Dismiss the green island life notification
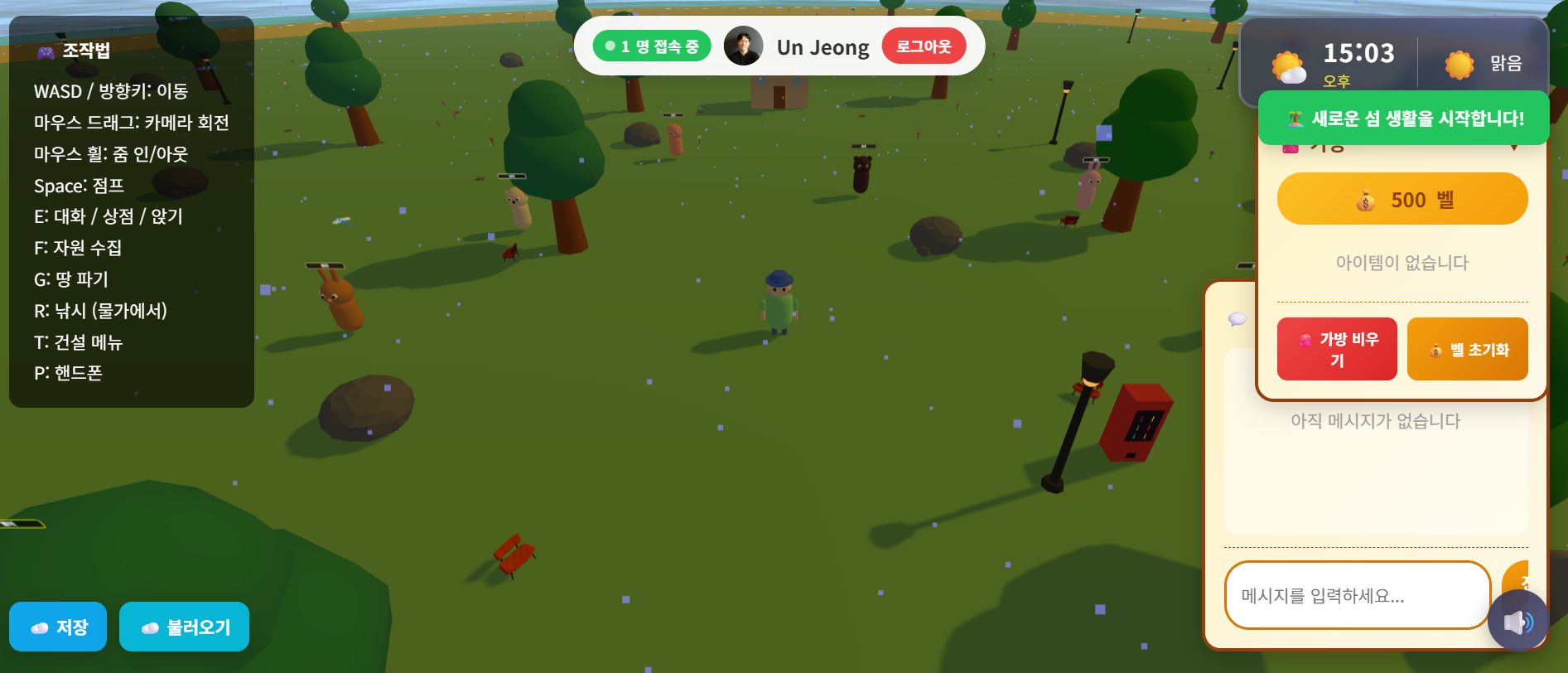The image size is (1568, 673). (x=1403, y=118)
